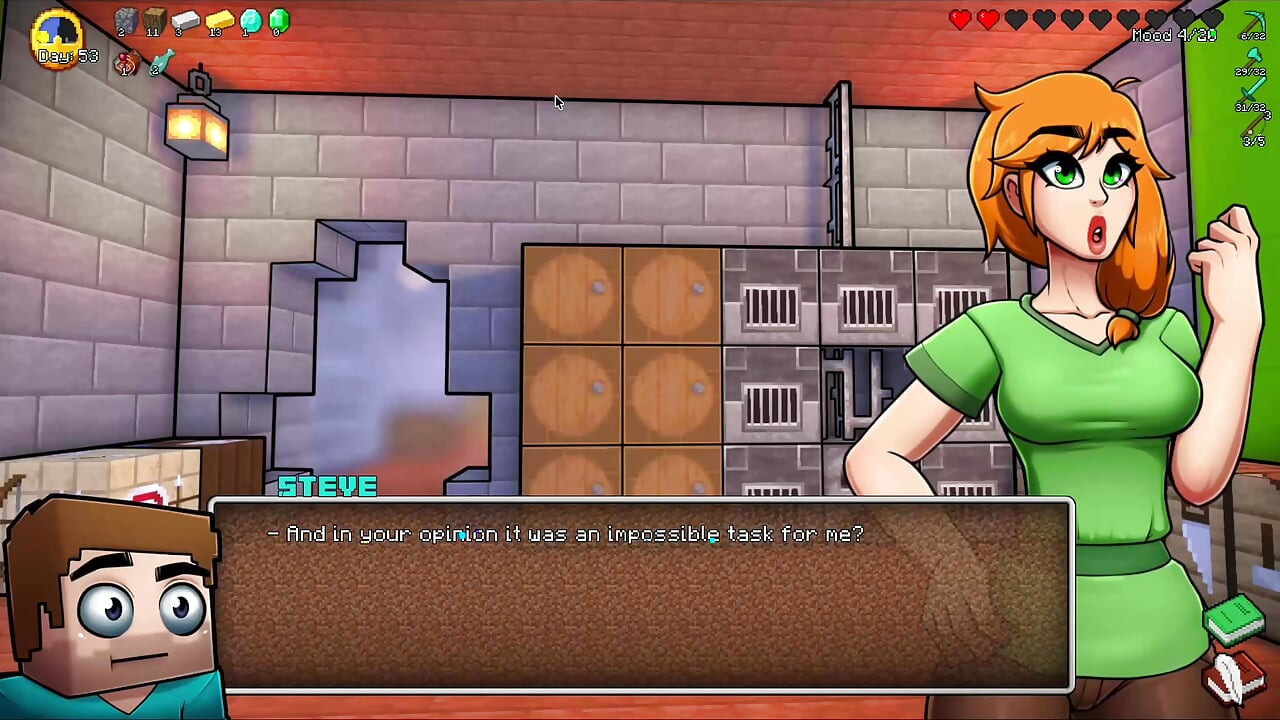Click the raw fish inventory icon
The width and height of the screenshot is (1280, 720).
click(x=162, y=61)
